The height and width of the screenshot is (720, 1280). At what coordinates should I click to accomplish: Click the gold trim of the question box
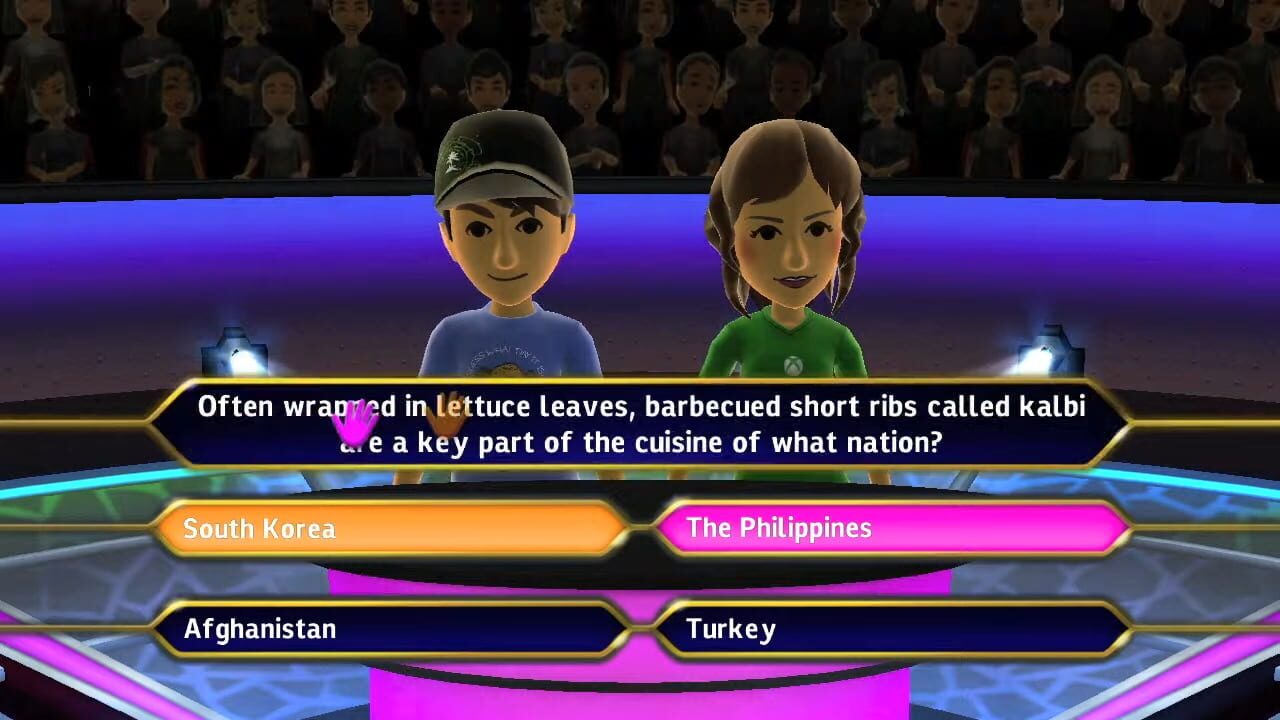[x=640, y=385]
